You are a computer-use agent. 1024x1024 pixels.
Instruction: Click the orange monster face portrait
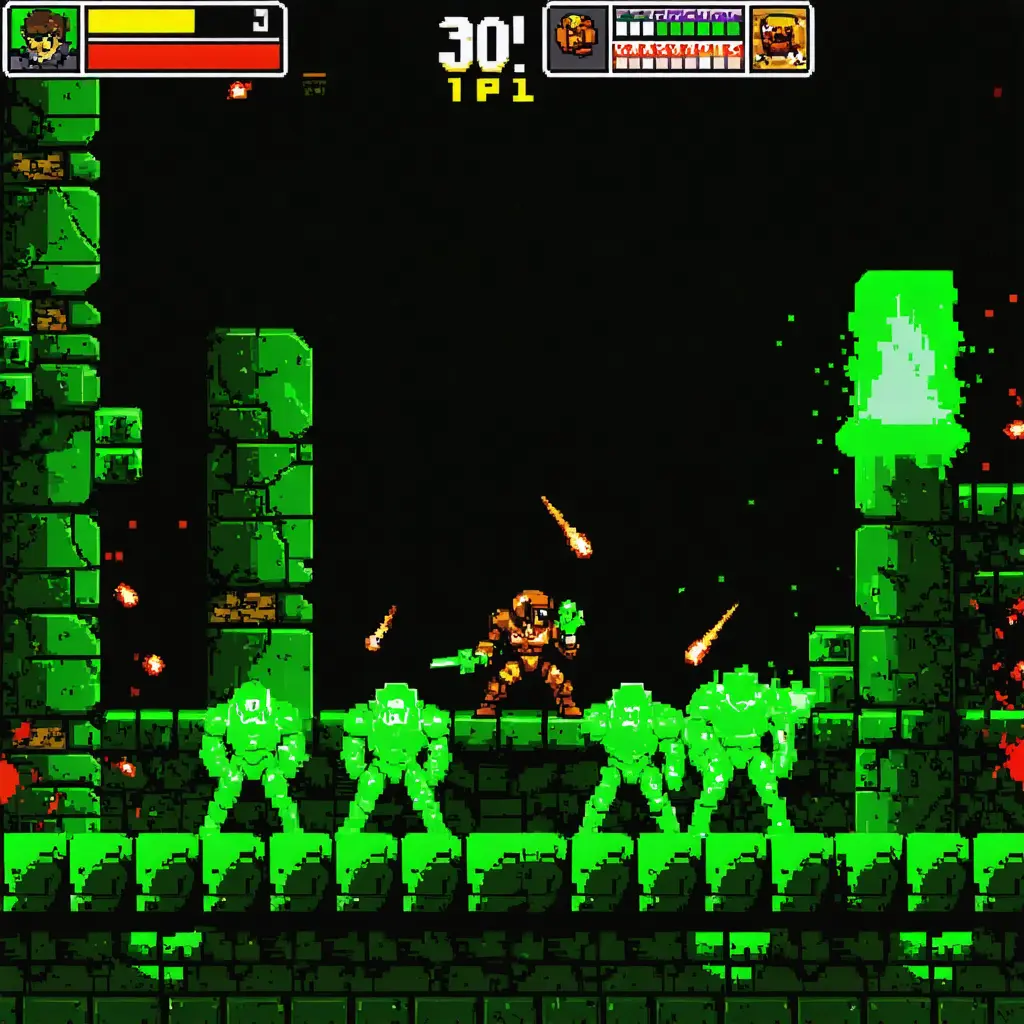coord(779,39)
